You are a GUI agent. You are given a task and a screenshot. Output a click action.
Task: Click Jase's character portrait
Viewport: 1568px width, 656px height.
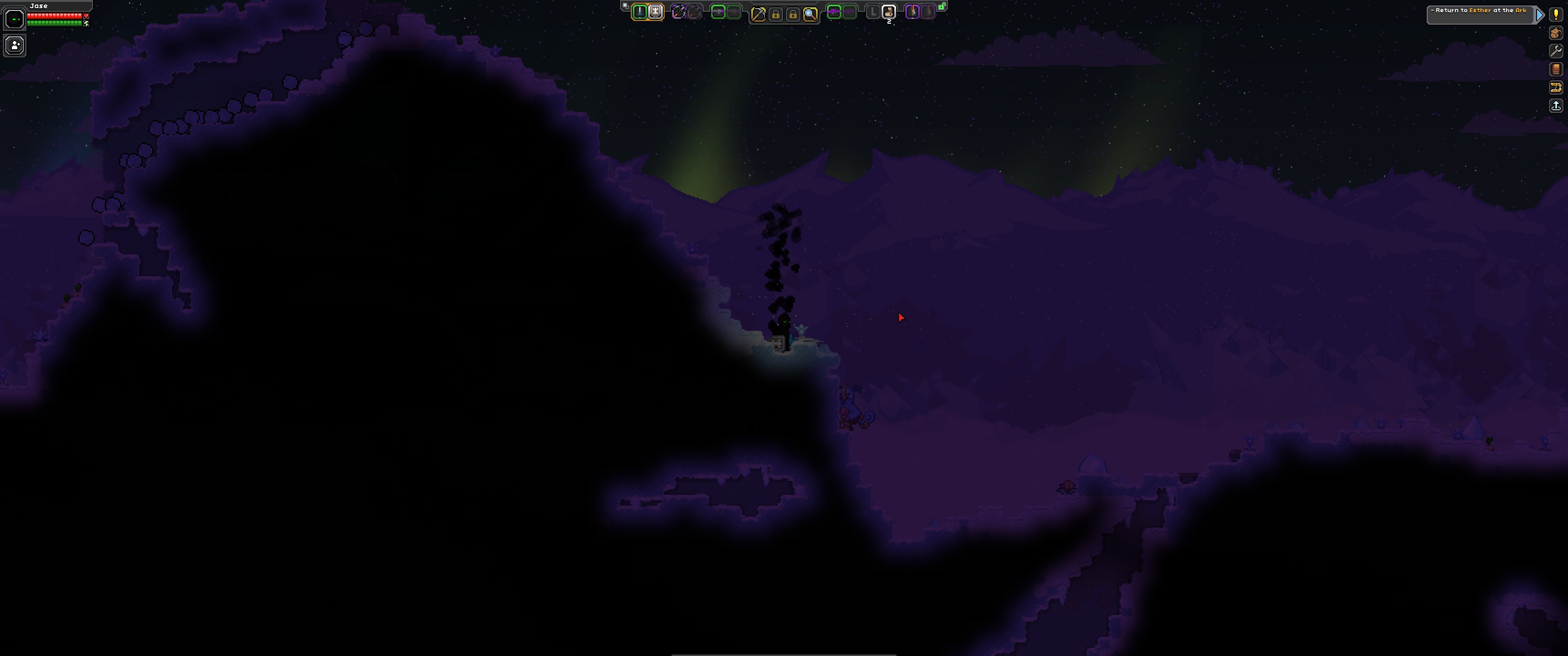point(15,20)
